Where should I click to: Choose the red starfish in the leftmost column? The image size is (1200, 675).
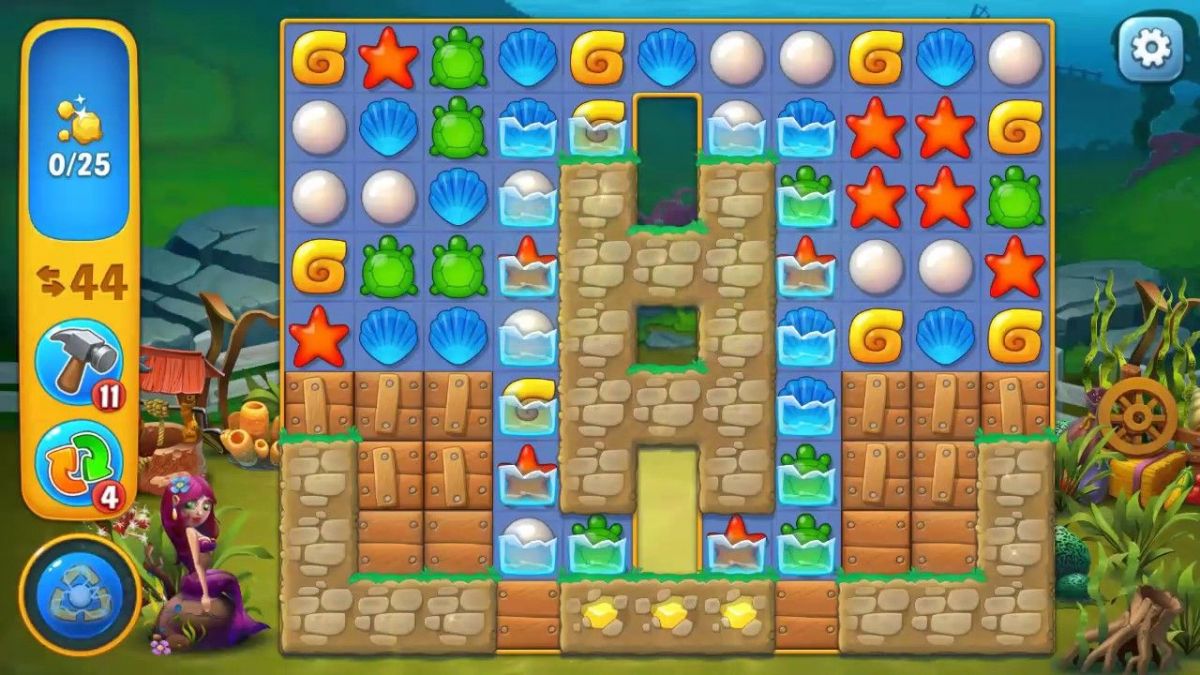click(319, 335)
